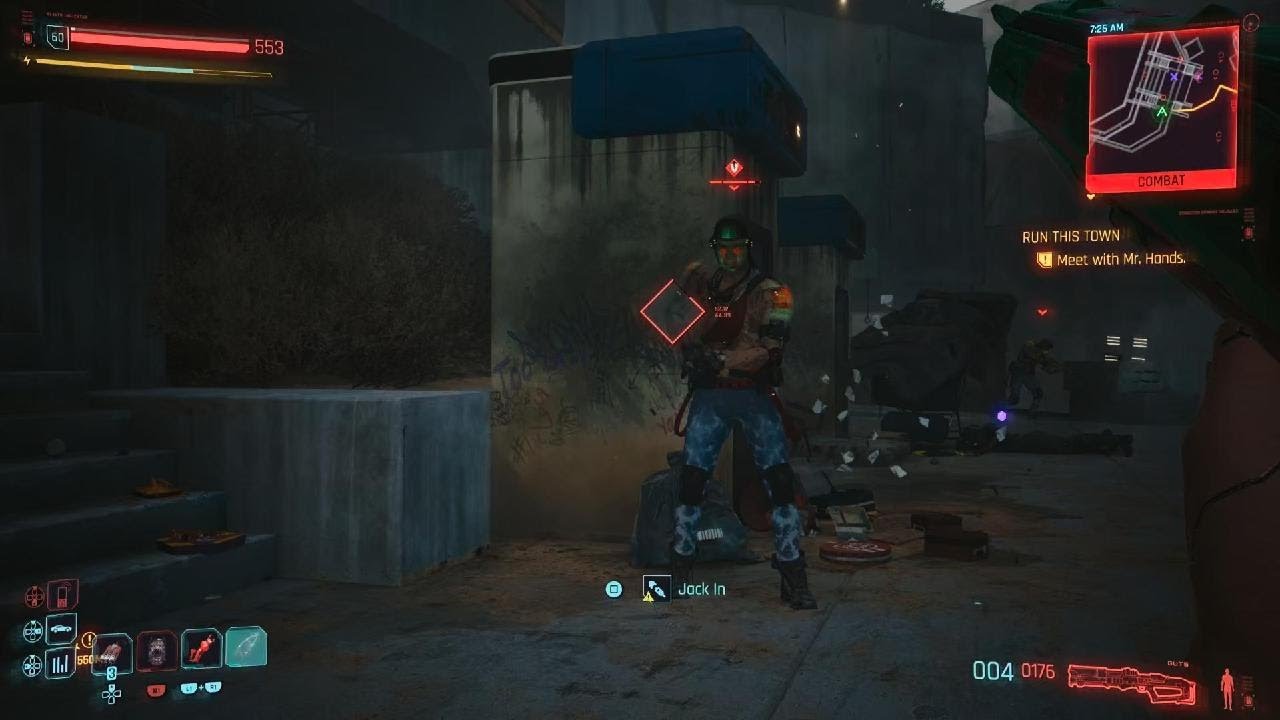This screenshot has height=720, width=1280.
Task: Activate the Jack In prompt
Action: (x=702, y=589)
